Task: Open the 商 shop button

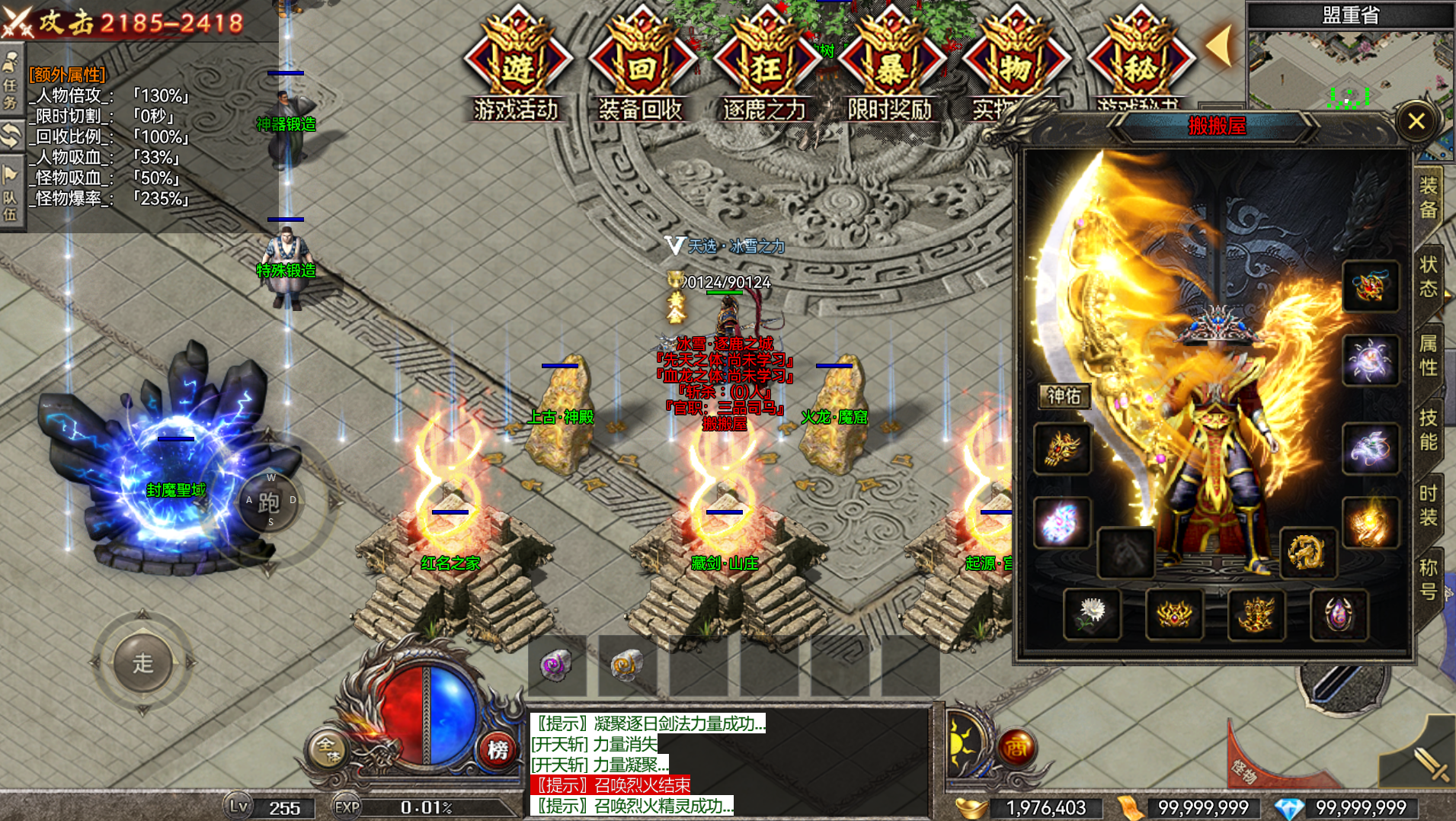Action: click(1016, 749)
